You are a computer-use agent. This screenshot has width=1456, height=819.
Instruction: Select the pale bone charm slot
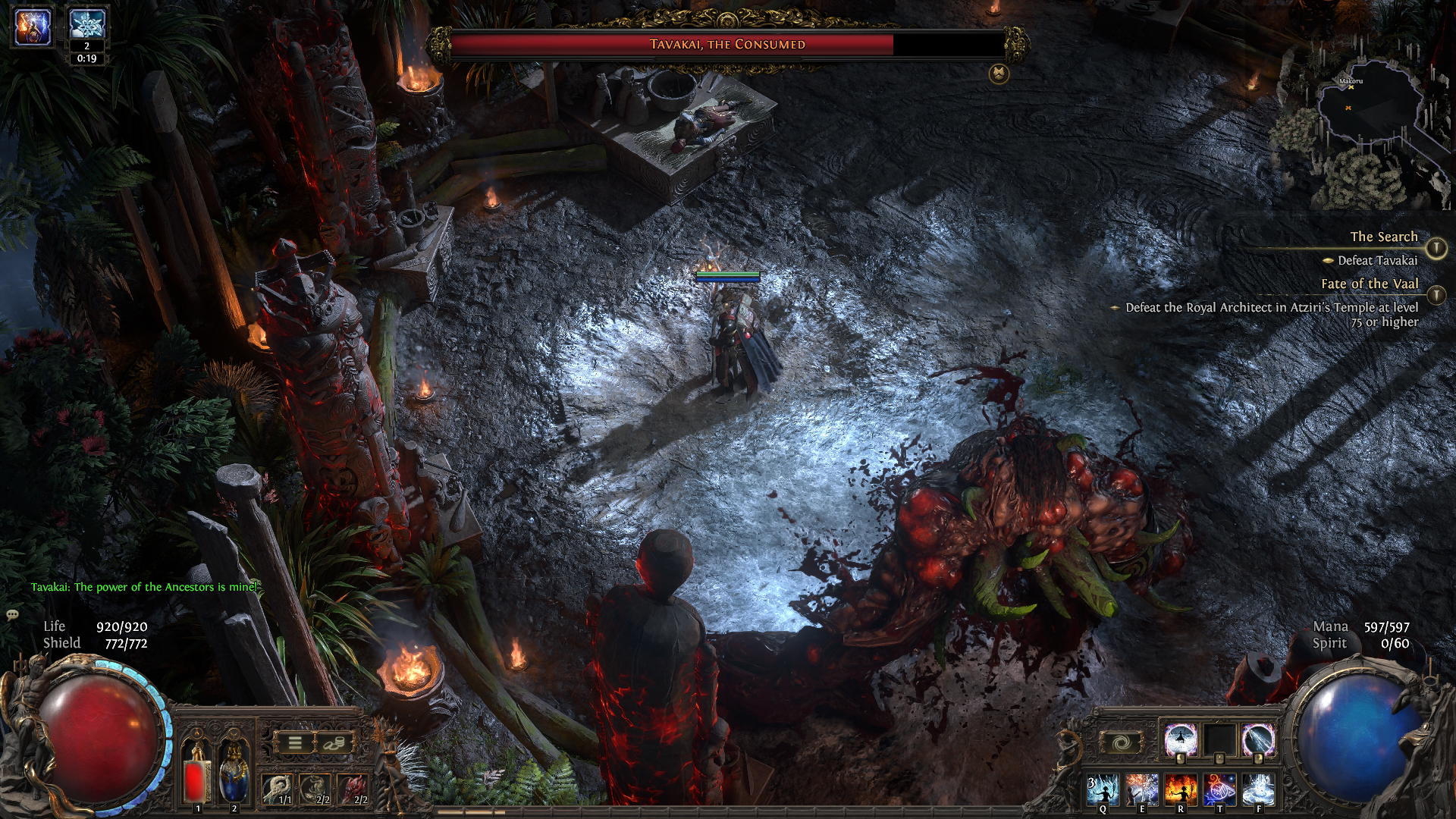(x=278, y=790)
